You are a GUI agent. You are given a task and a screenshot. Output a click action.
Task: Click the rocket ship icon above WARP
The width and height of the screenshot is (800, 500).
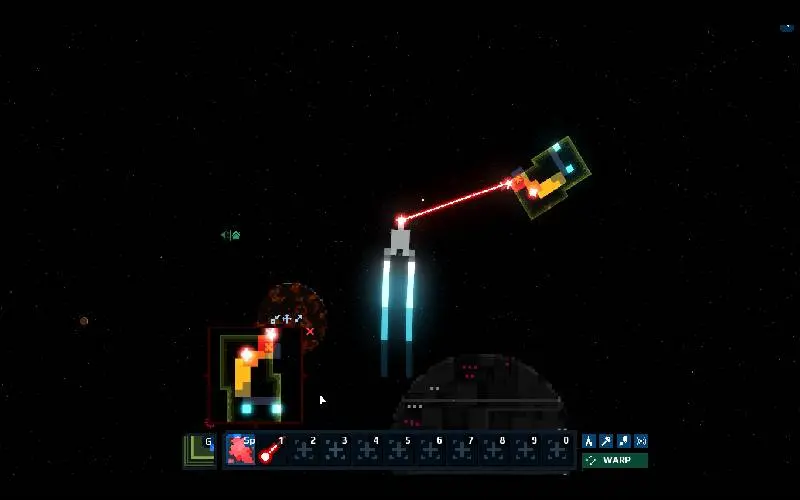(x=589, y=441)
